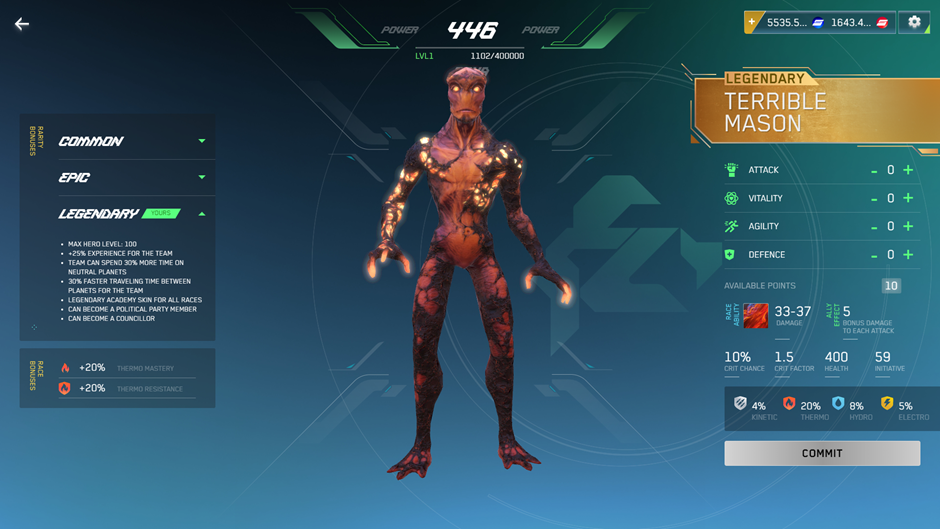Collapse the Legendary rarity bonuses
Image resolution: width=940 pixels, height=529 pixels.
[x=202, y=214]
